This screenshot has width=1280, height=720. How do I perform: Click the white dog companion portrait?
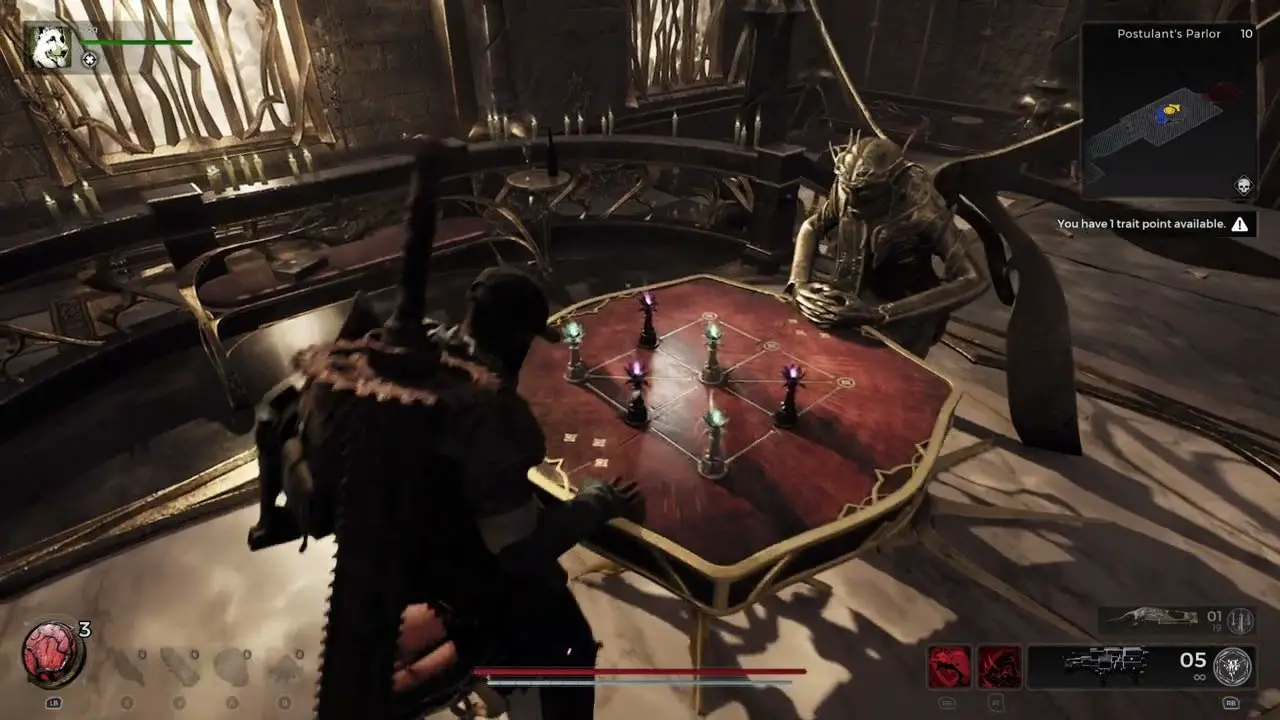point(49,47)
